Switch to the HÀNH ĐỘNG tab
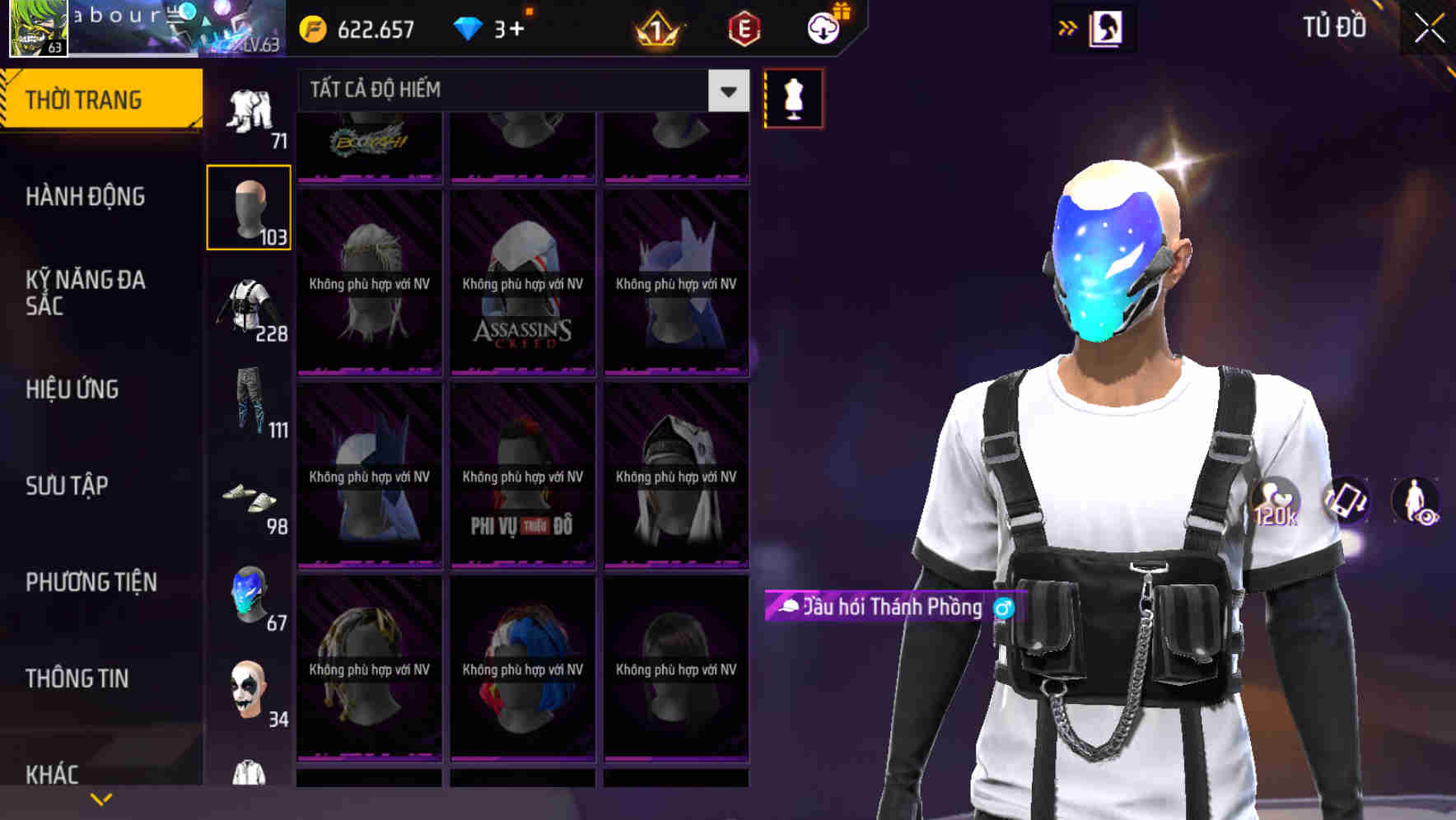 [86, 197]
